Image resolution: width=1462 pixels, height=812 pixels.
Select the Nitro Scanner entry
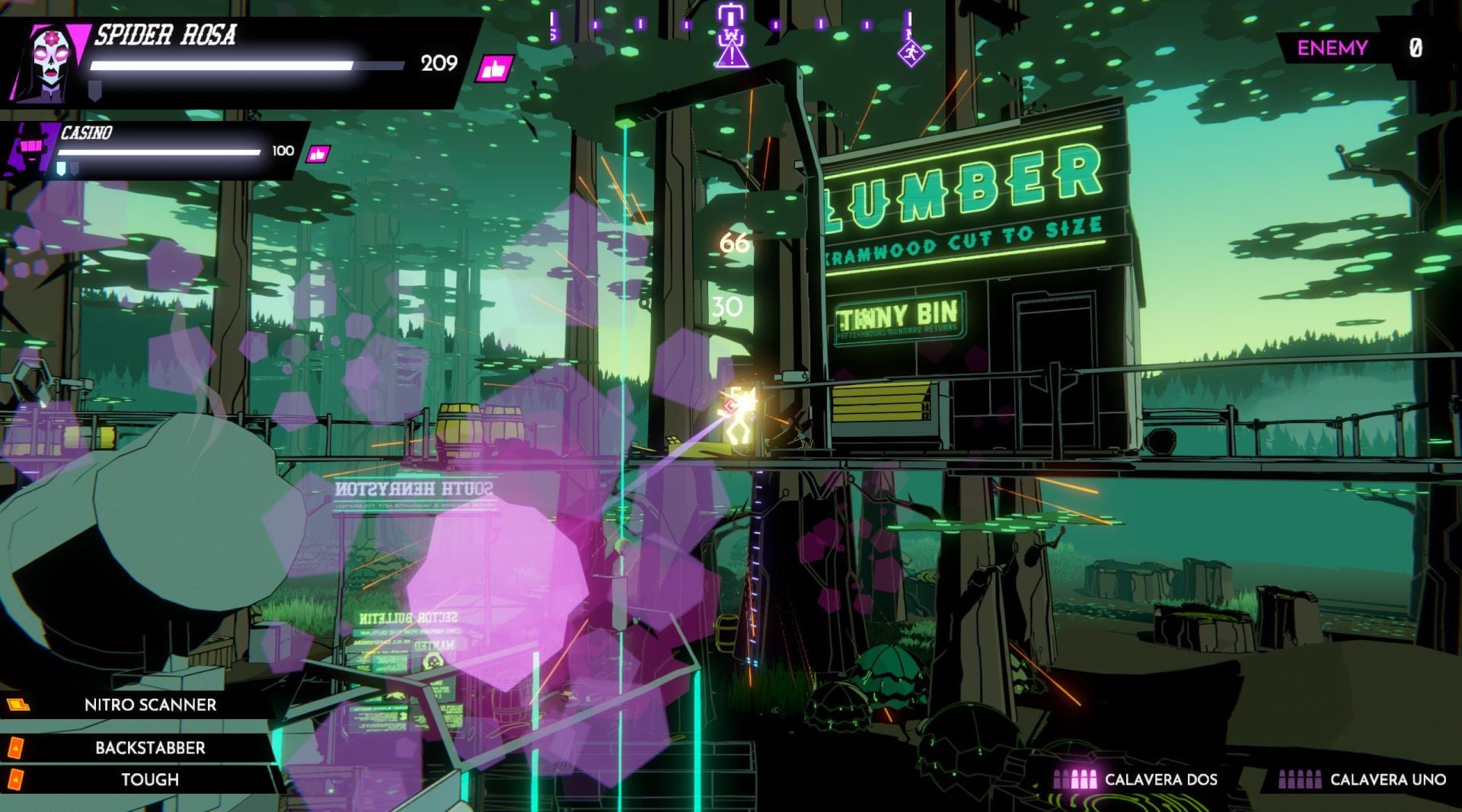click(150, 705)
